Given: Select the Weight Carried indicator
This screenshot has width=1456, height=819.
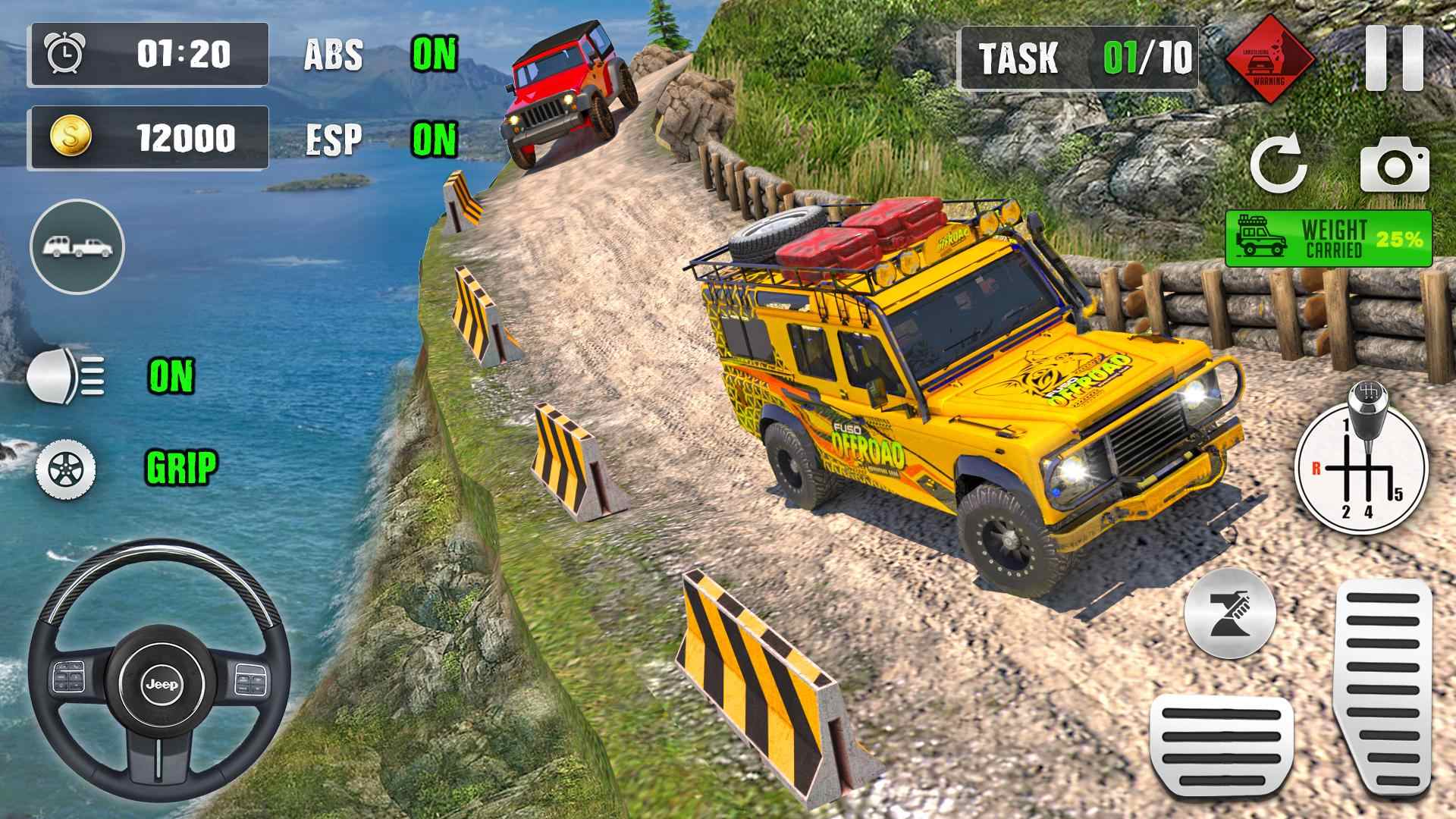Looking at the screenshot, I should pos(1328,239).
